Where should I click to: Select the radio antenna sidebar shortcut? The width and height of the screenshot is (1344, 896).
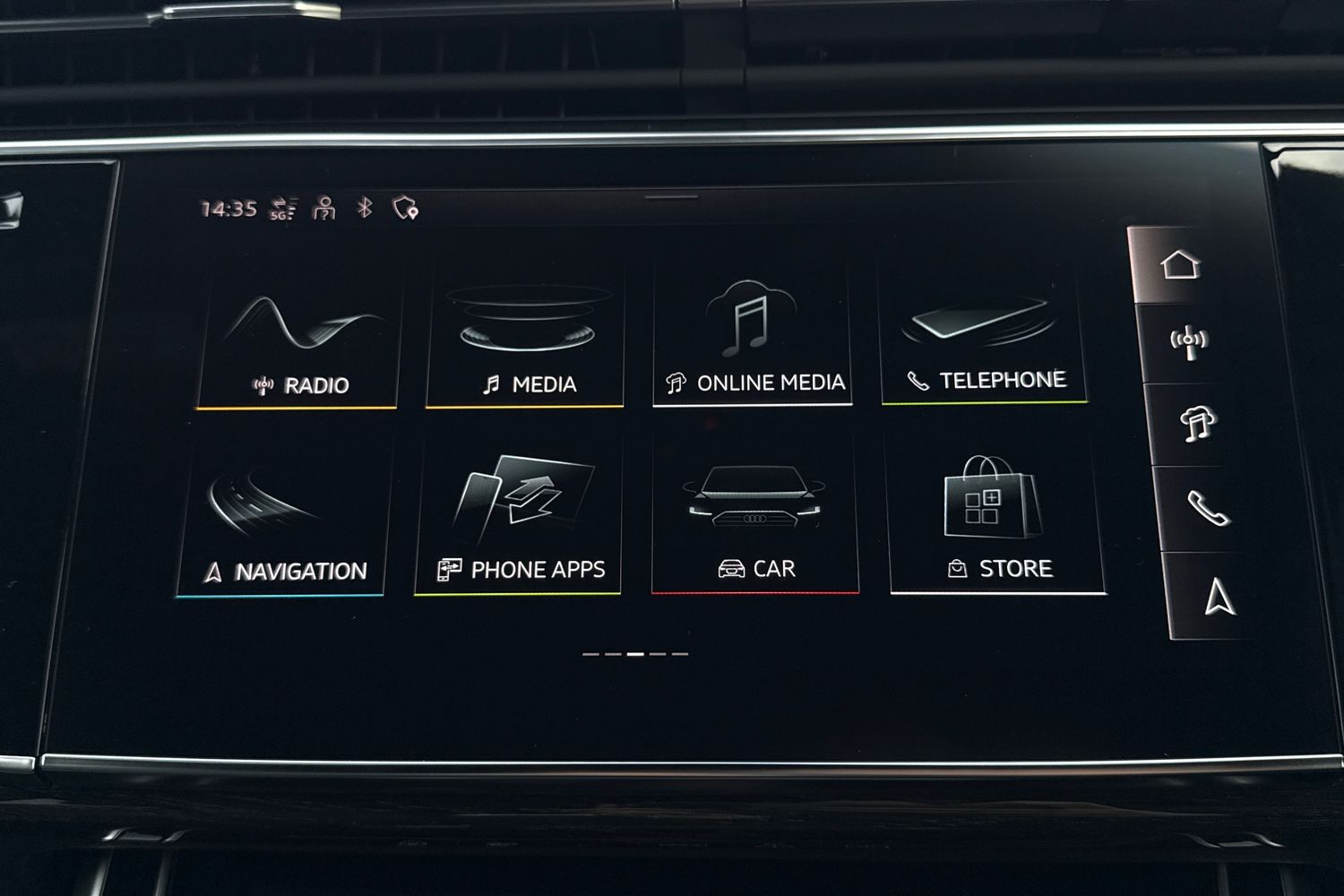point(1189,343)
